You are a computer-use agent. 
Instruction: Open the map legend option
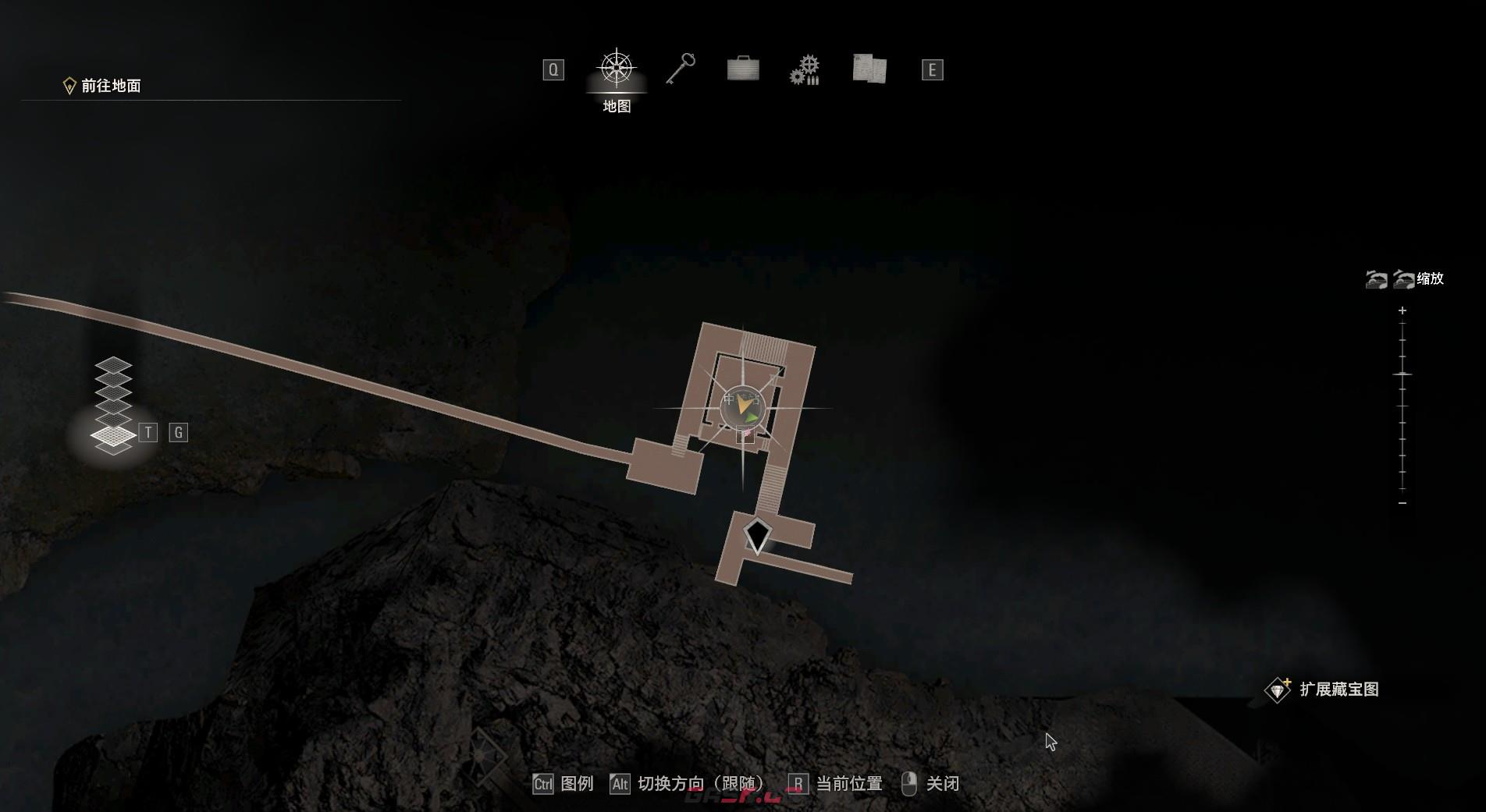pos(563,783)
